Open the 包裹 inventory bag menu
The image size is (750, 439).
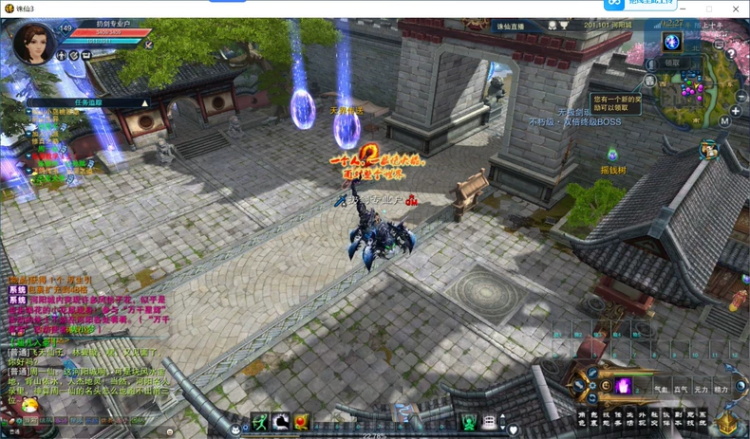click(595, 418)
